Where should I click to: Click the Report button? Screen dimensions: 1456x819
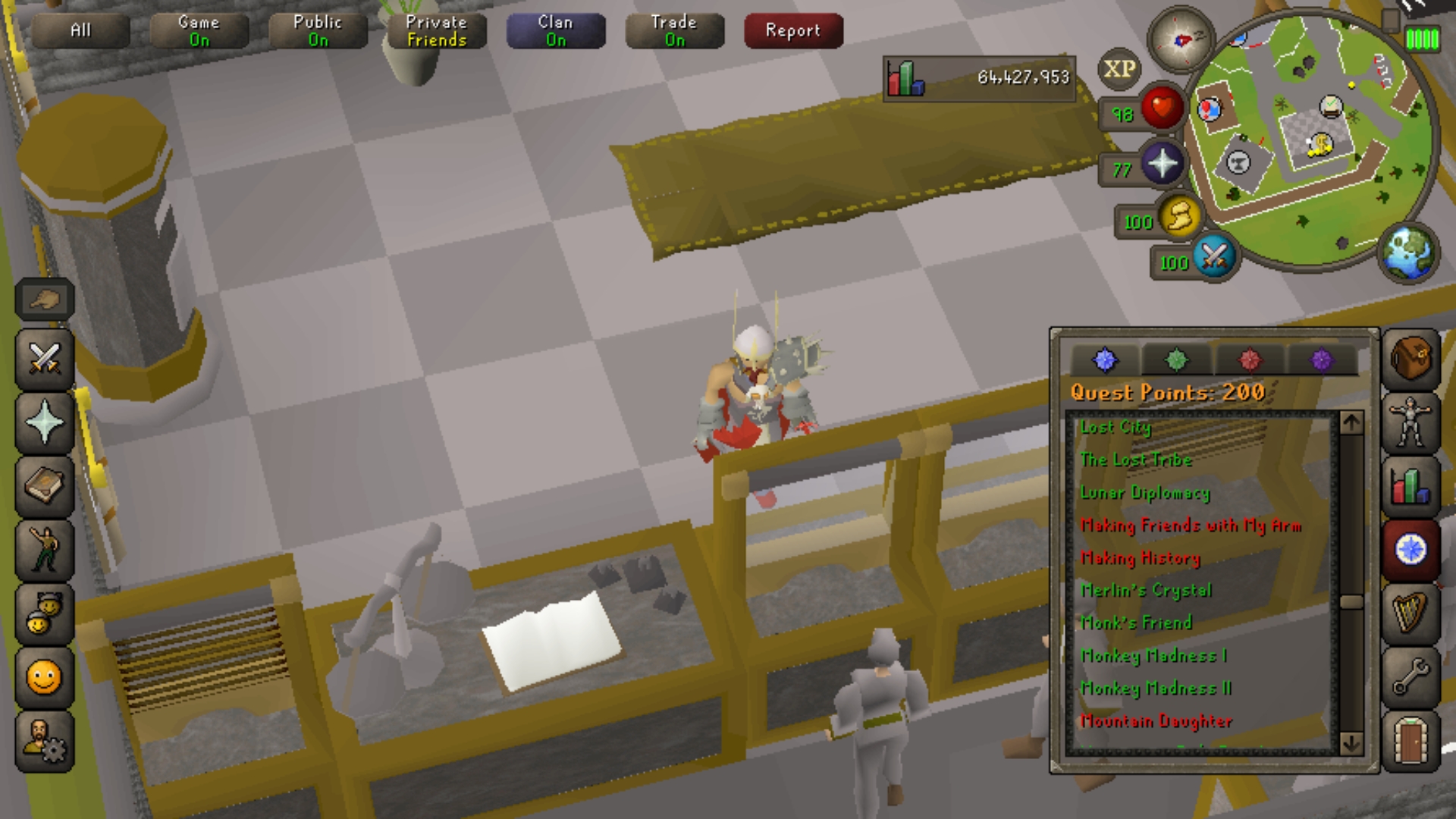(x=792, y=30)
